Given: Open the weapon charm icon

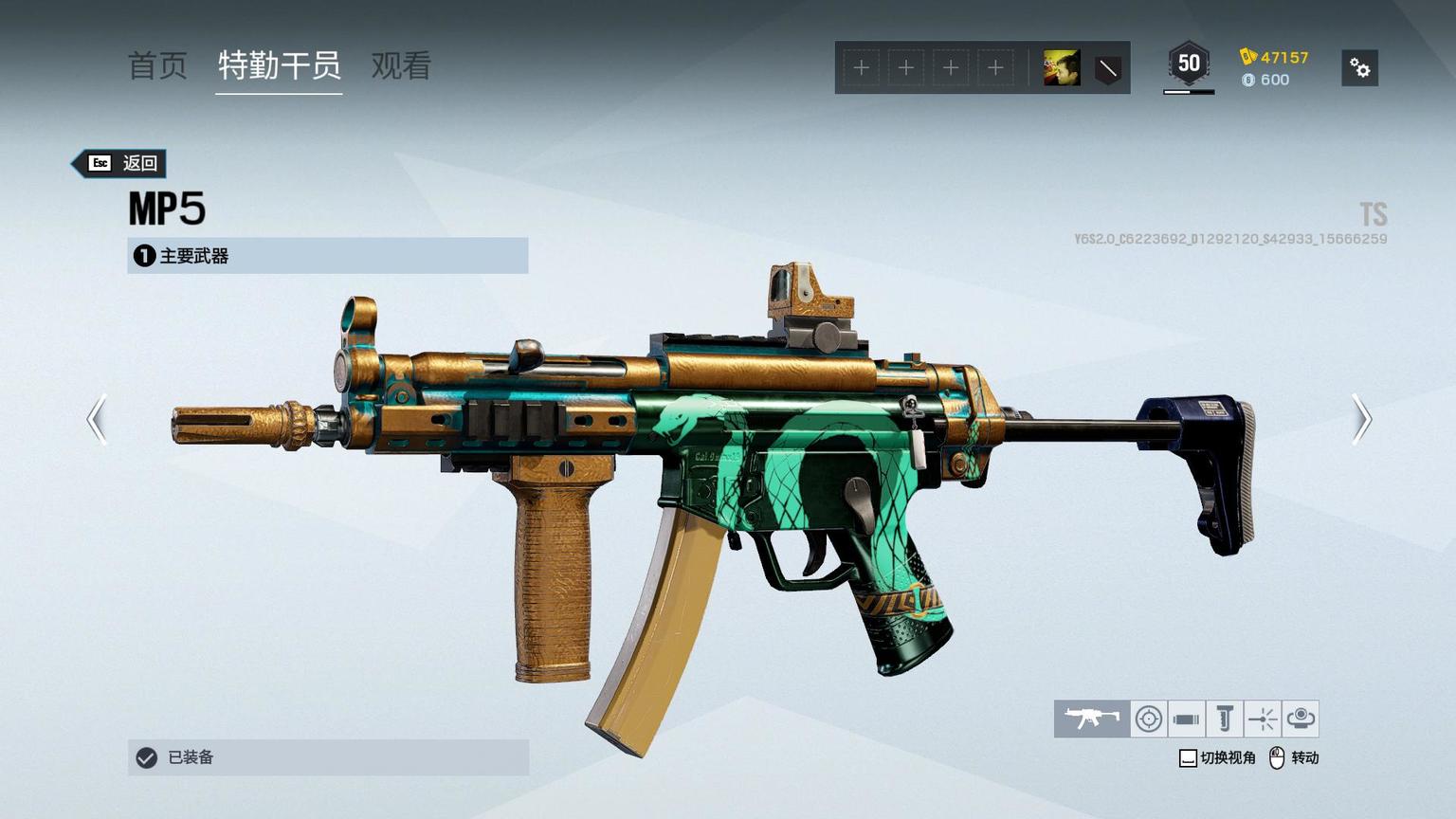Looking at the screenshot, I should coord(1301,719).
